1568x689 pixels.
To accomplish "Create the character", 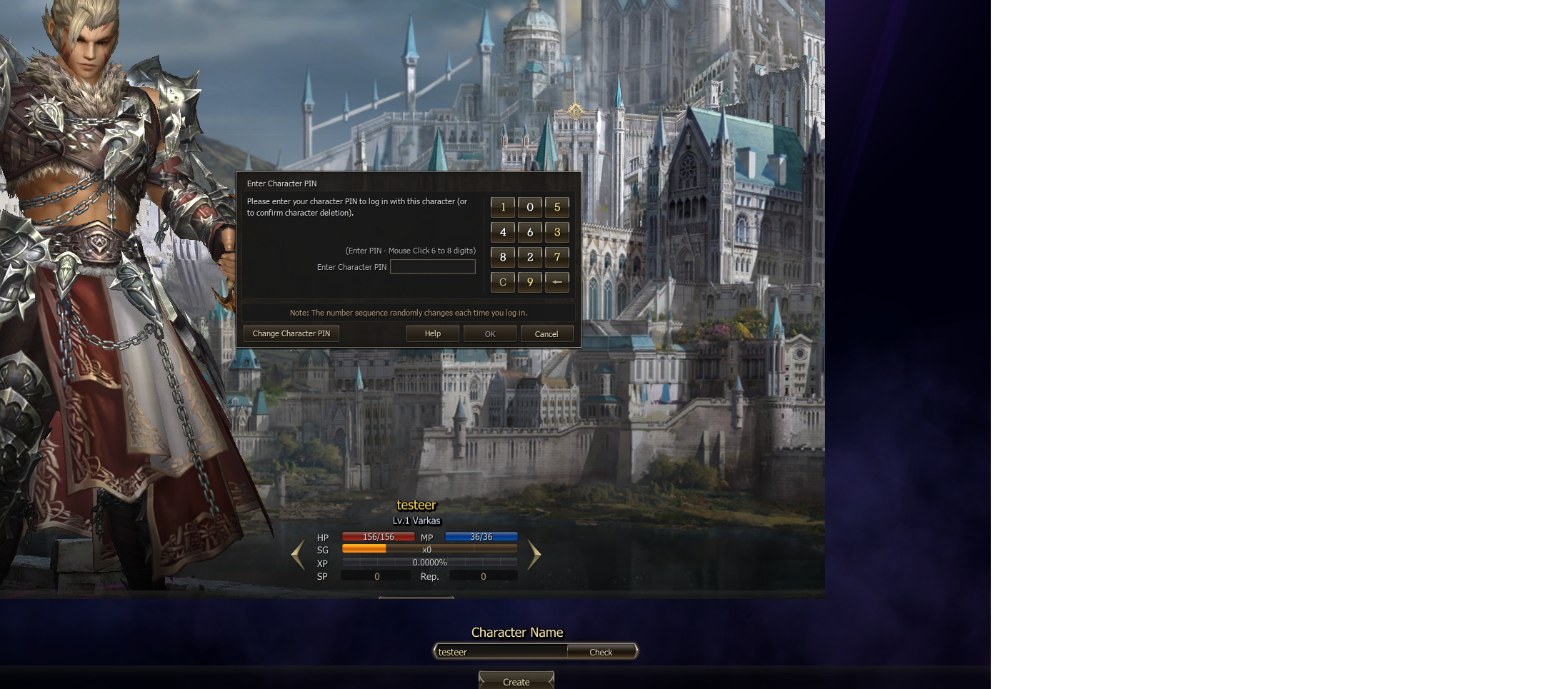I will [516, 682].
